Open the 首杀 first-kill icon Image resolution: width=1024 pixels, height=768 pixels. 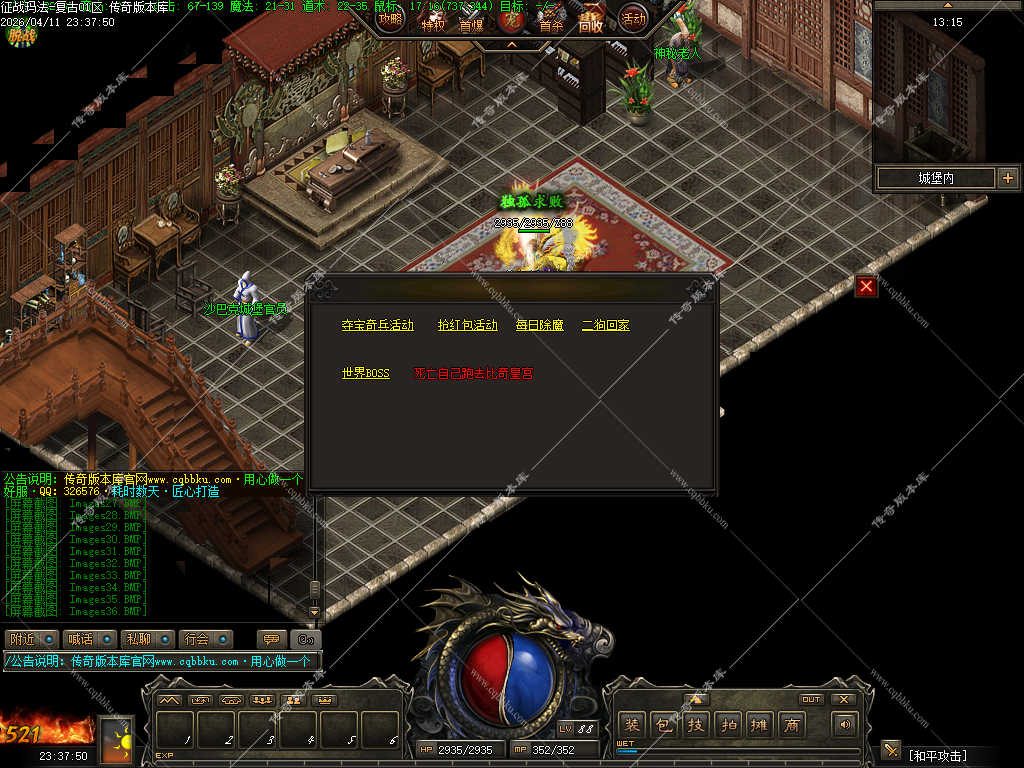[x=551, y=22]
